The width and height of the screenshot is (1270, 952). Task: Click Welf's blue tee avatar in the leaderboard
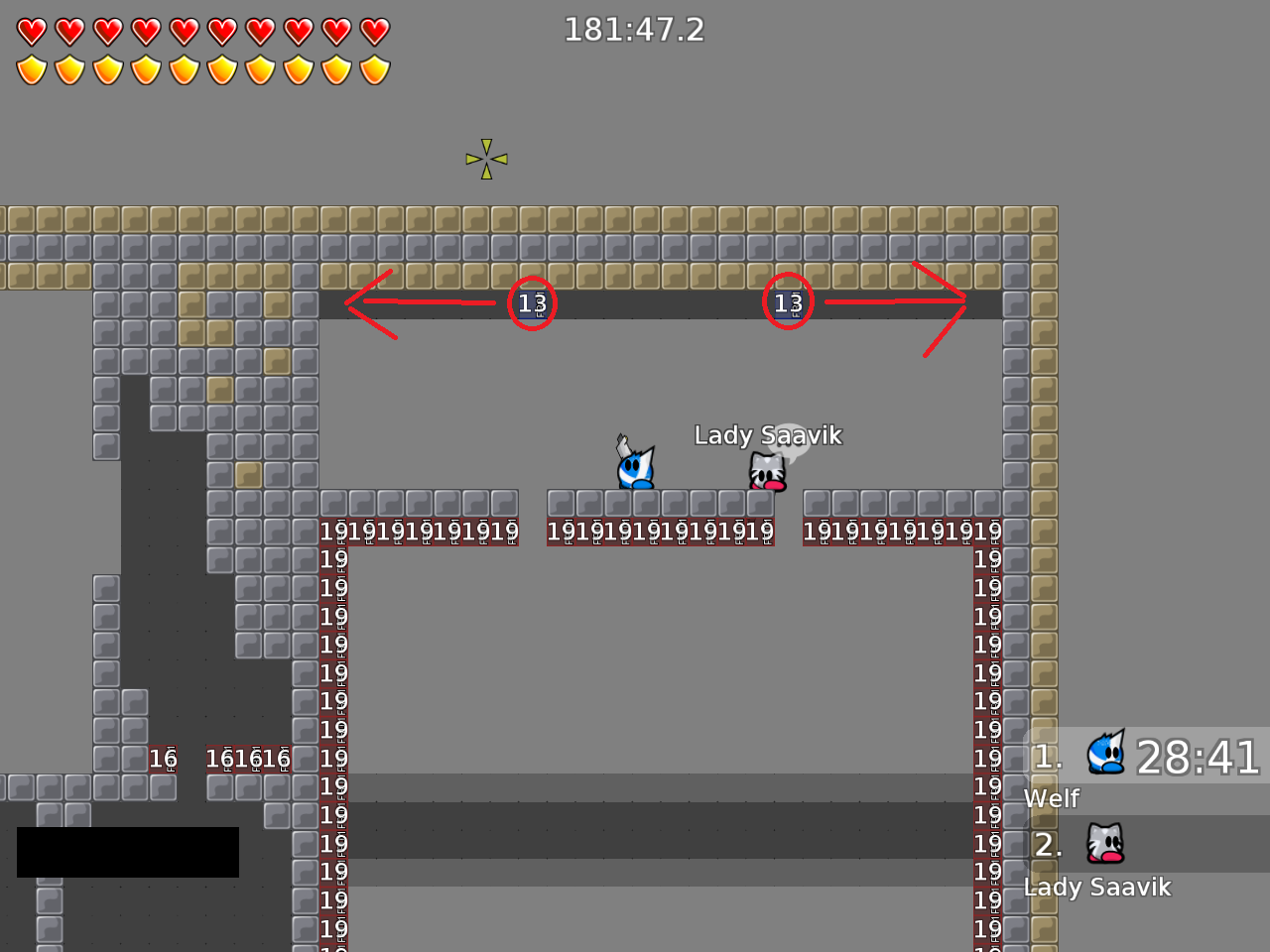tap(1104, 753)
